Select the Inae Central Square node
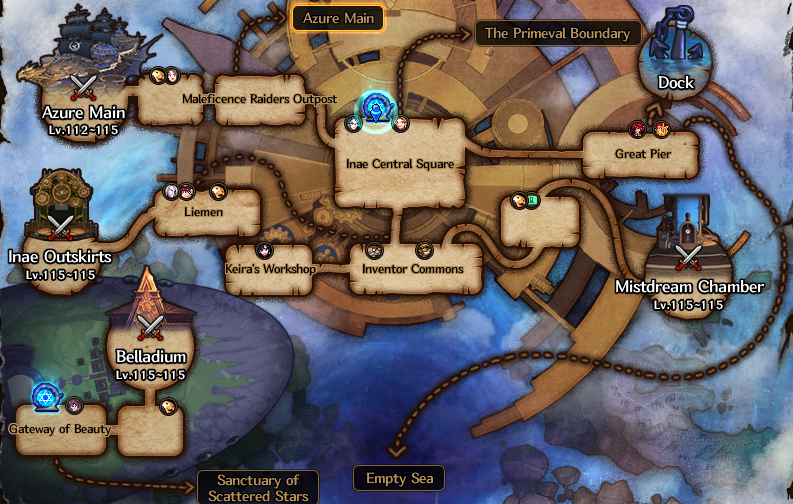The image size is (793, 504). (400, 163)
